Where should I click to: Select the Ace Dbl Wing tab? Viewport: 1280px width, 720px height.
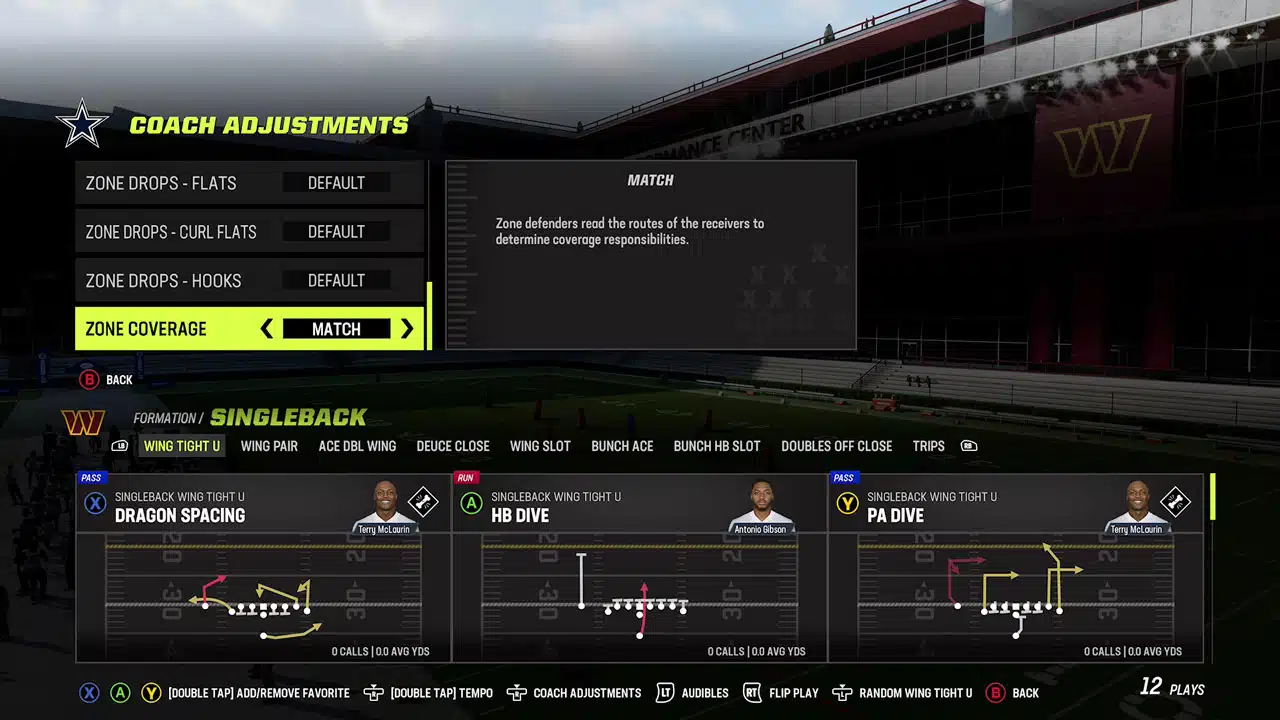[x=357, y=446]
